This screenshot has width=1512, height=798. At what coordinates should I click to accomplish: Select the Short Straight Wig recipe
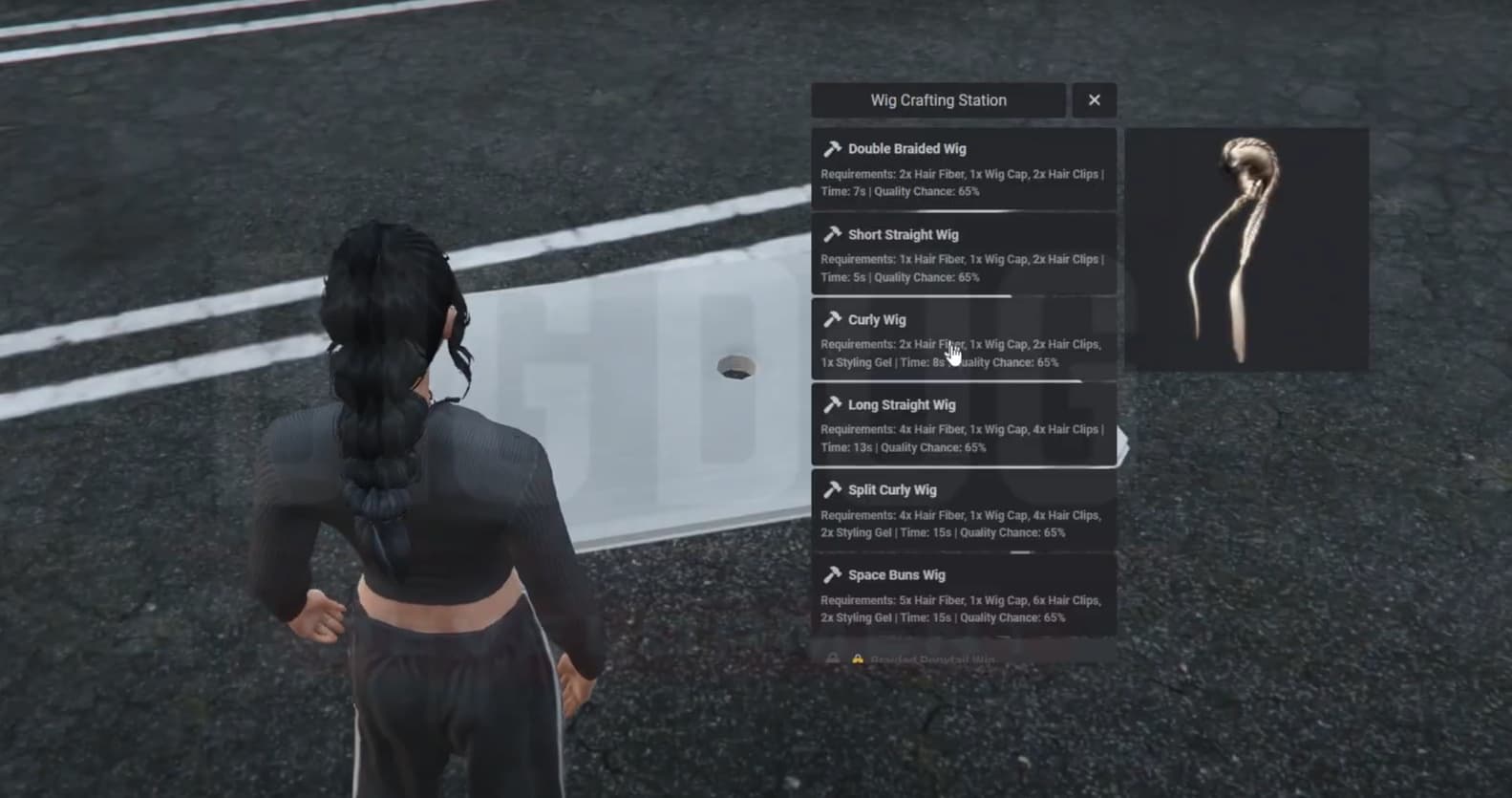tap(963, 255)
